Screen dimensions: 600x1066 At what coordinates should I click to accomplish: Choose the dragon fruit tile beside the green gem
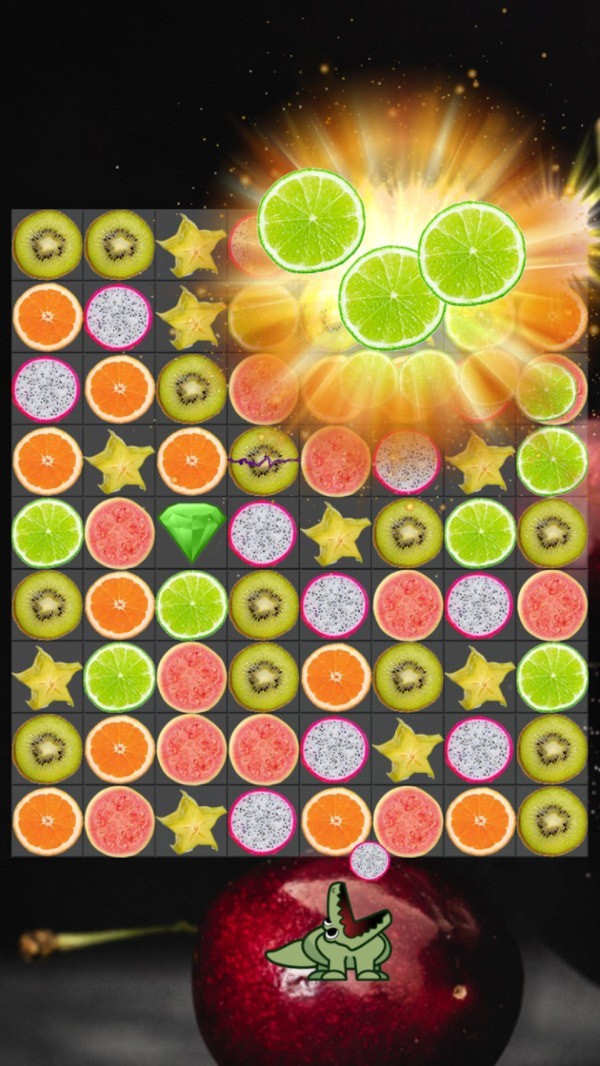263,533
